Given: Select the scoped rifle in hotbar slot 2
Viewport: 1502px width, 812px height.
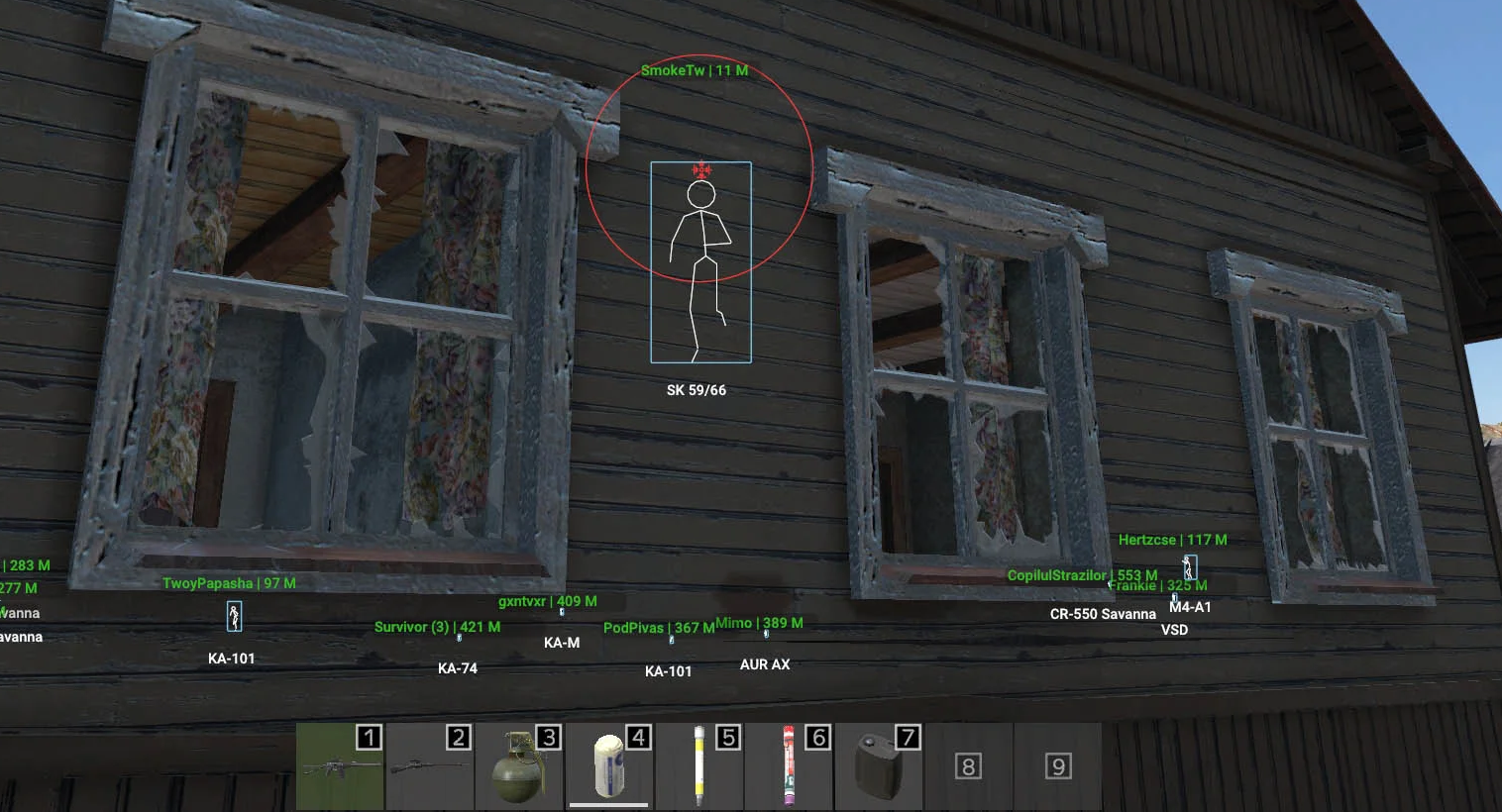Looking at the screenshot, I should 429,767.
